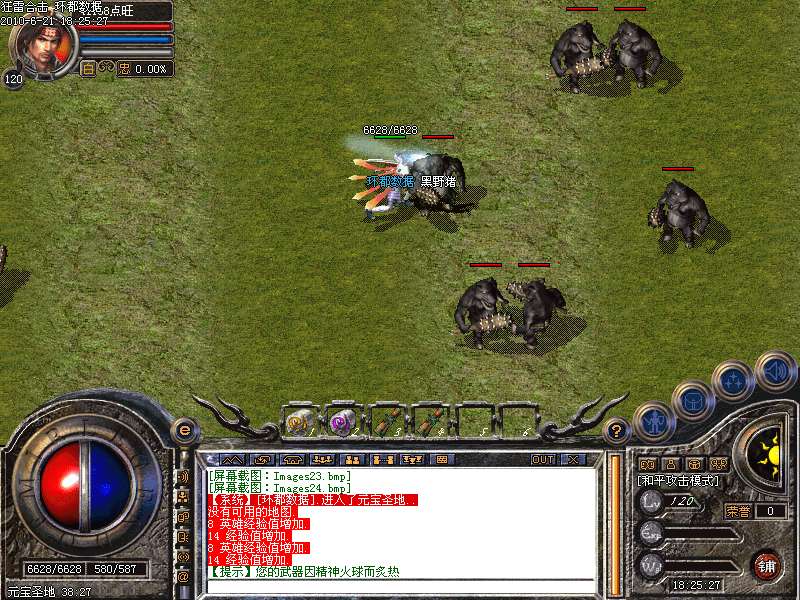This screenshot has width=800, height=600.
Task: Use the potion bottle in belt slot 4
Action: (x=429, y=422)
